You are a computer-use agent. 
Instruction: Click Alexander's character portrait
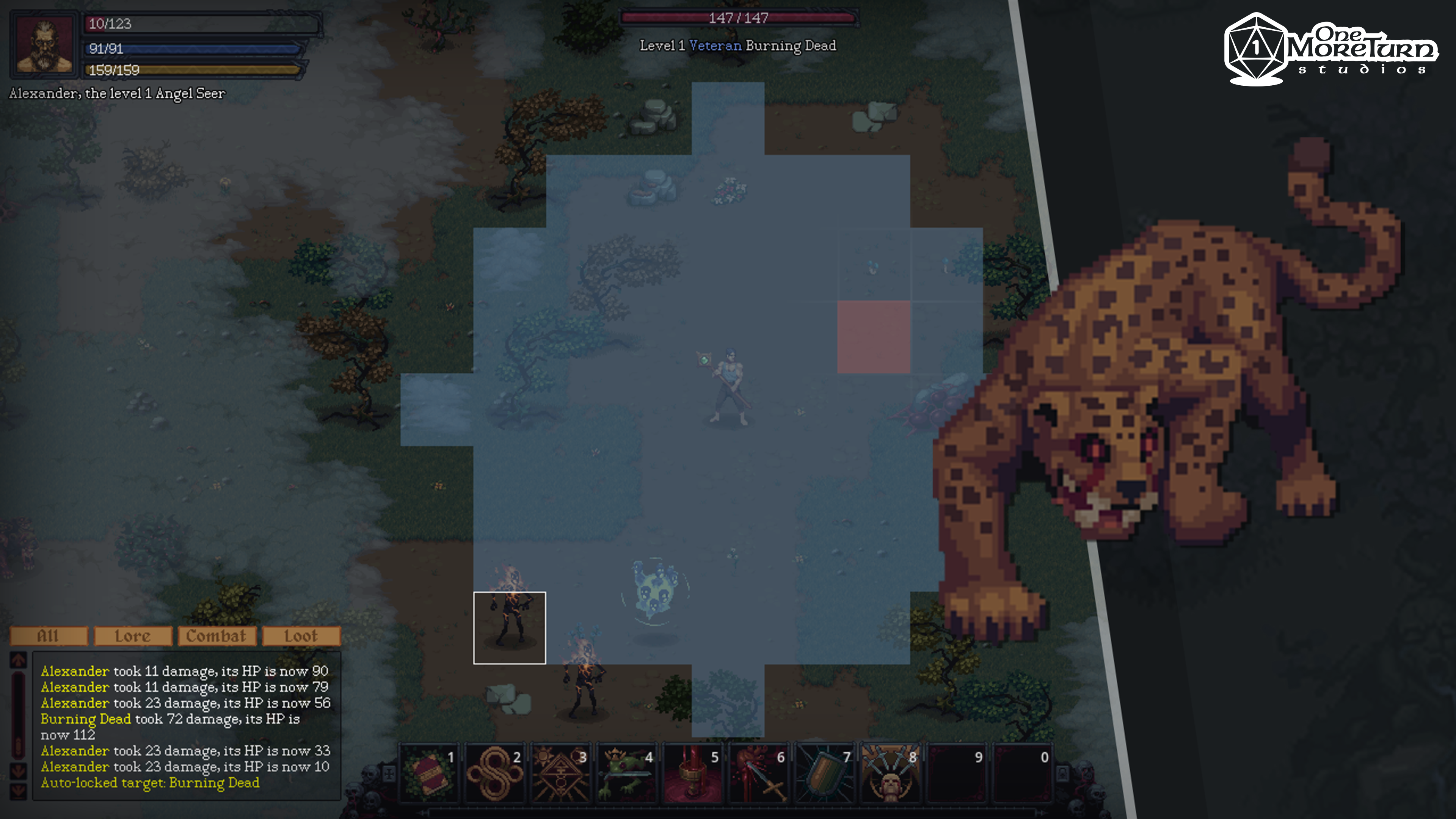(x=44, y=44)
